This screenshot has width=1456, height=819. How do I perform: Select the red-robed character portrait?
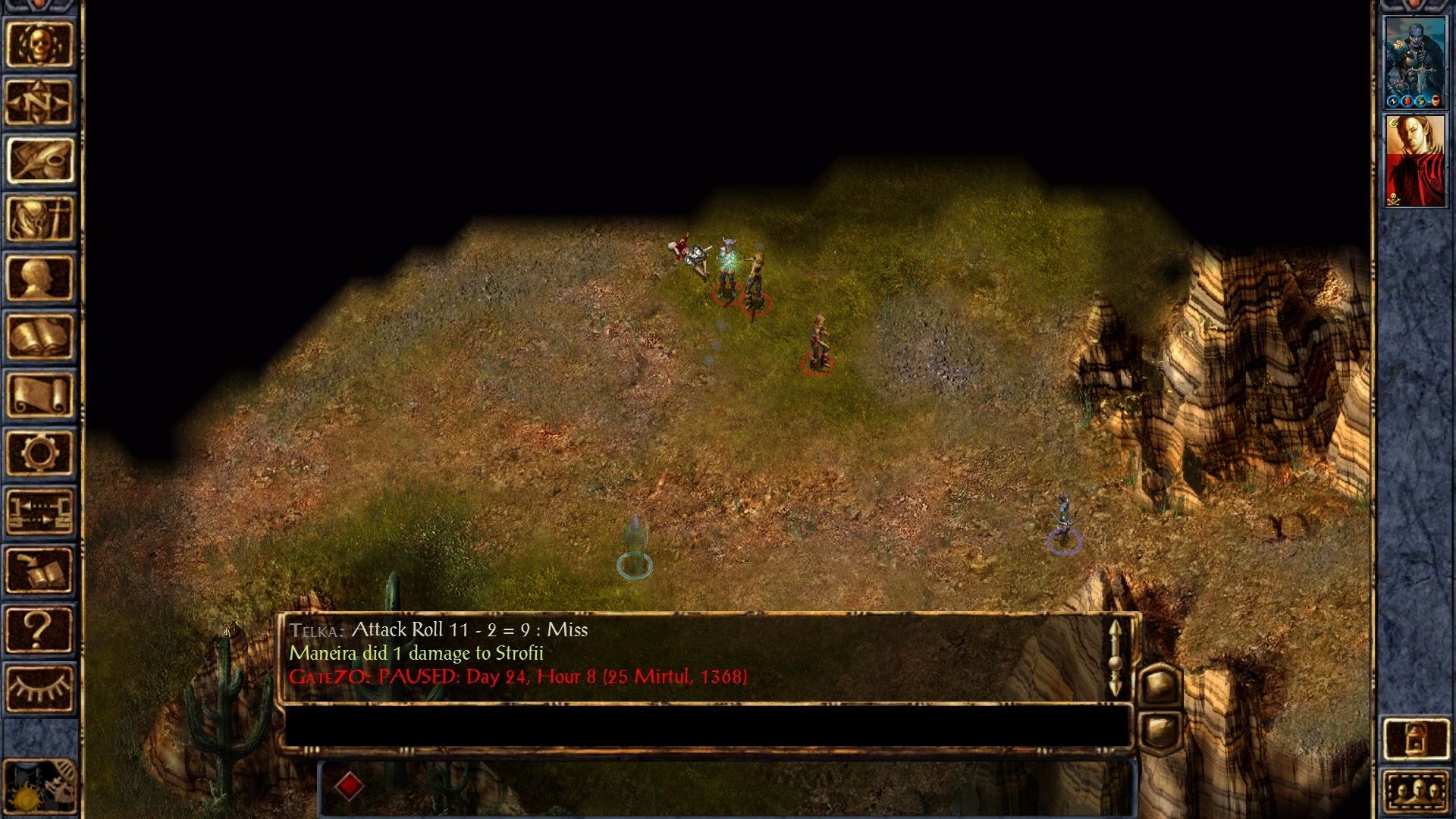pyautogui.click(x=1415, y=162)
